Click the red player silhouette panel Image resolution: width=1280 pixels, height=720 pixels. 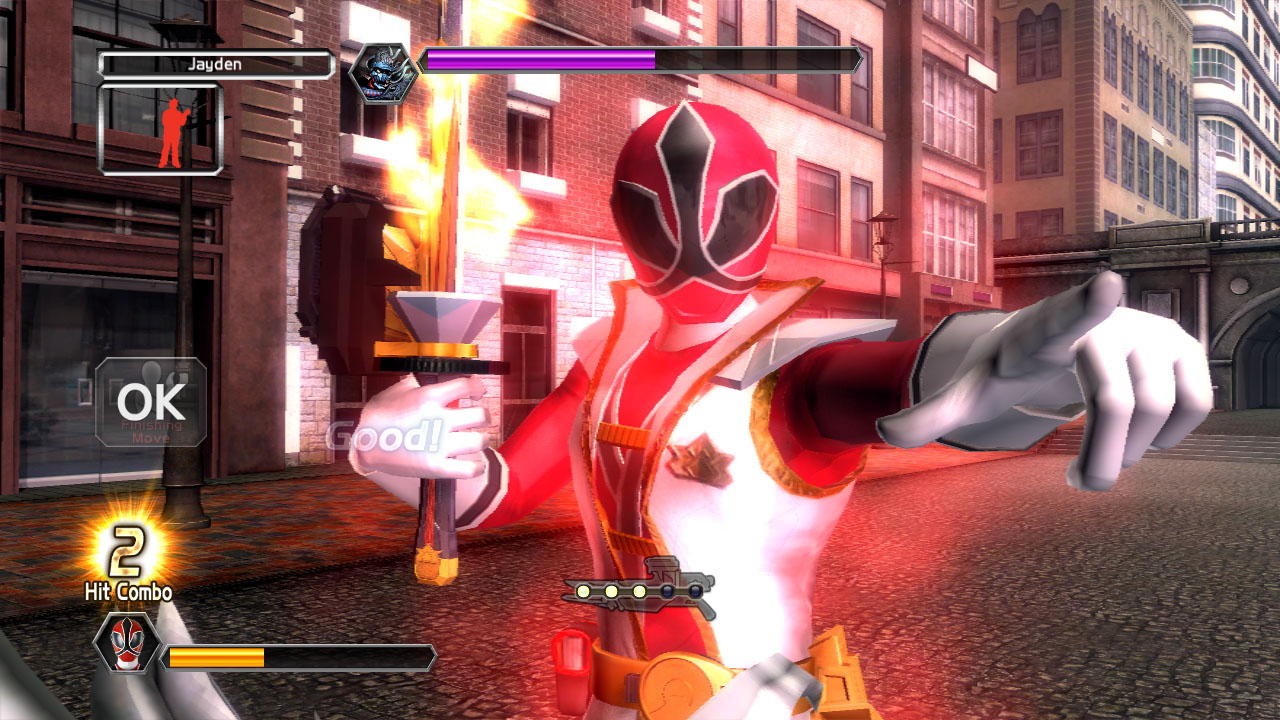[x=160, y=129]
